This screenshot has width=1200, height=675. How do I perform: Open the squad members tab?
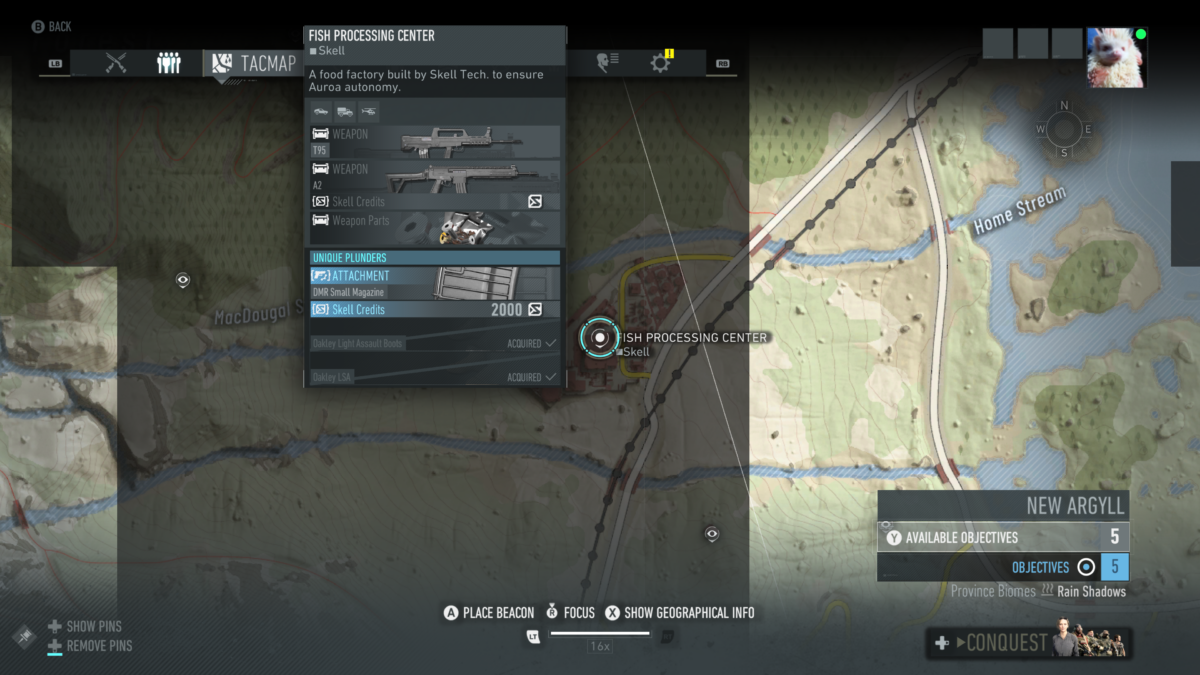pyautogui.click(x=169, y=63)
